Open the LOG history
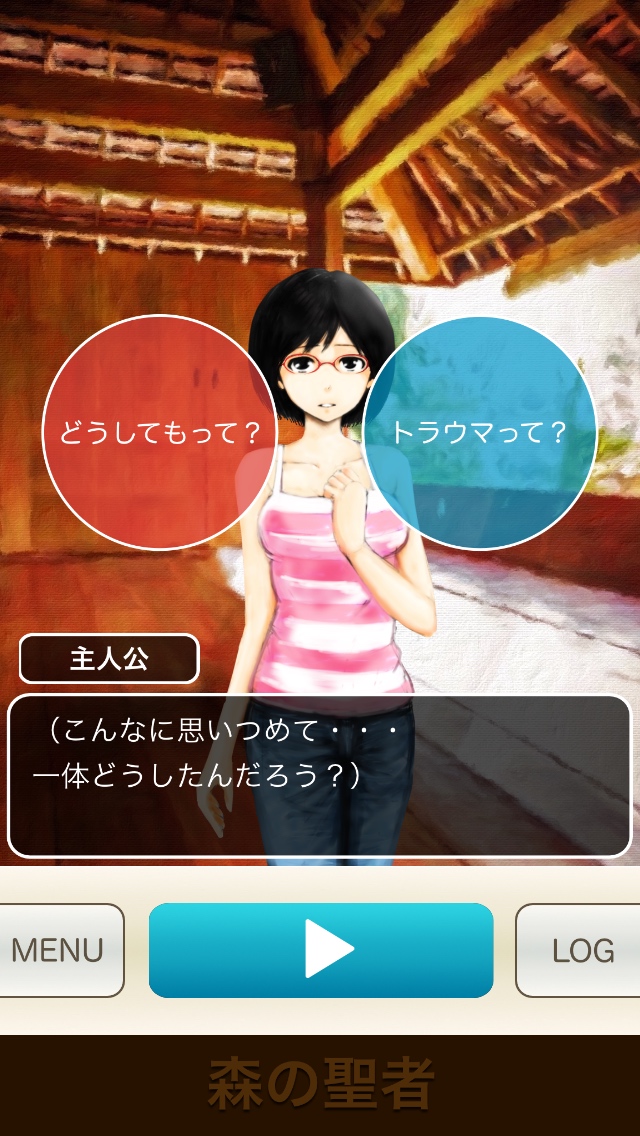 580,950
